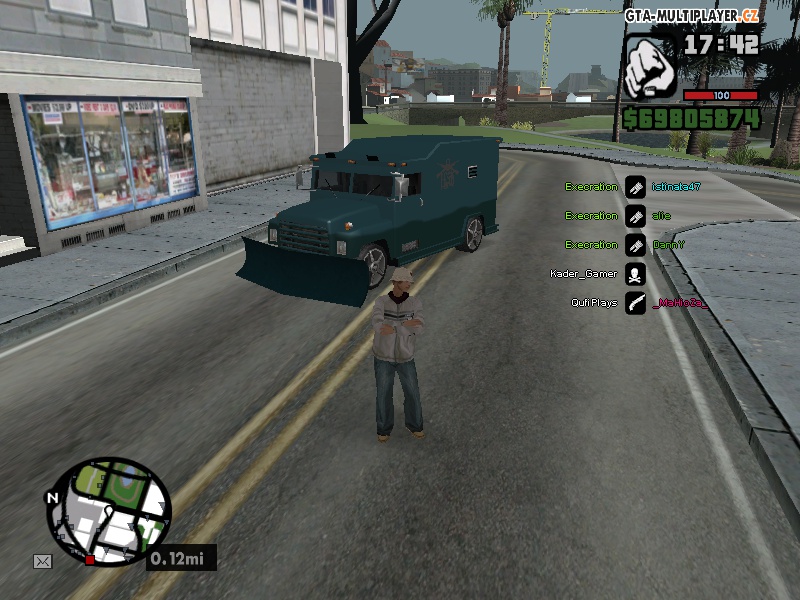Click the player name _MaHioZa_
Screen dimensions: 800x600
tap(679, 303)
